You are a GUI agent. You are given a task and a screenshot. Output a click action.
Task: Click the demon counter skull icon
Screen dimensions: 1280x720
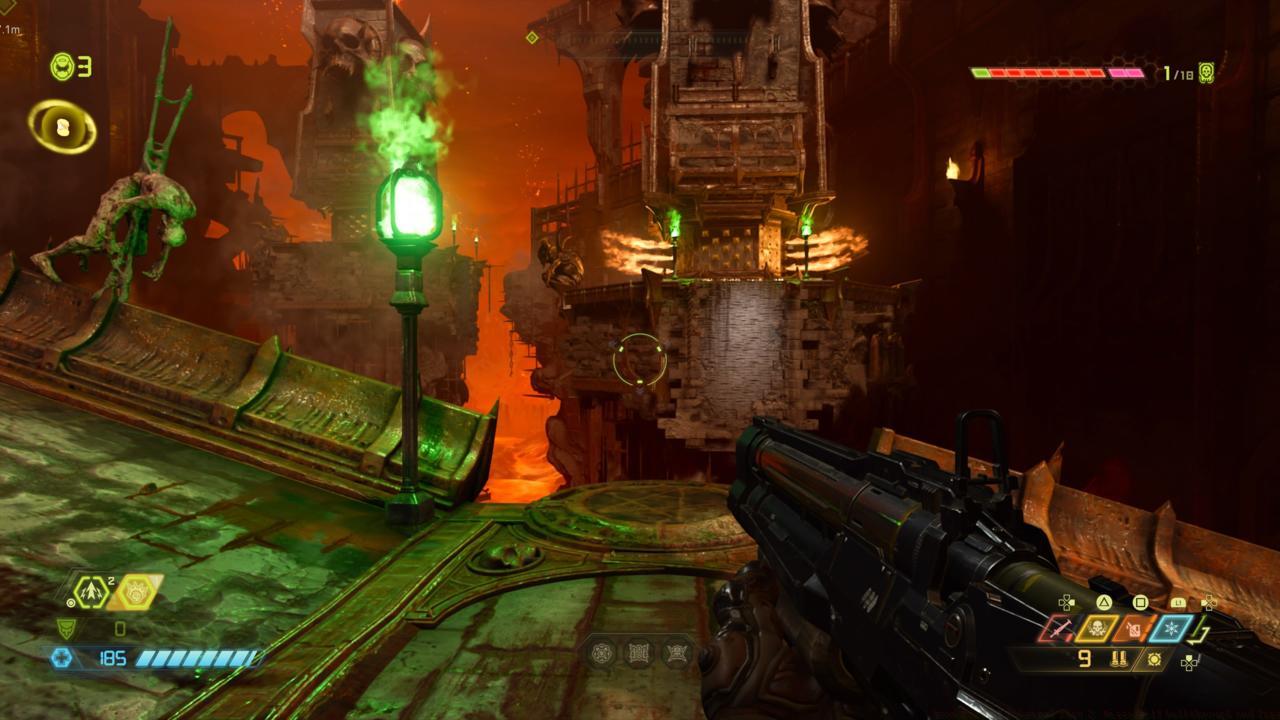tap(1207, 73)
